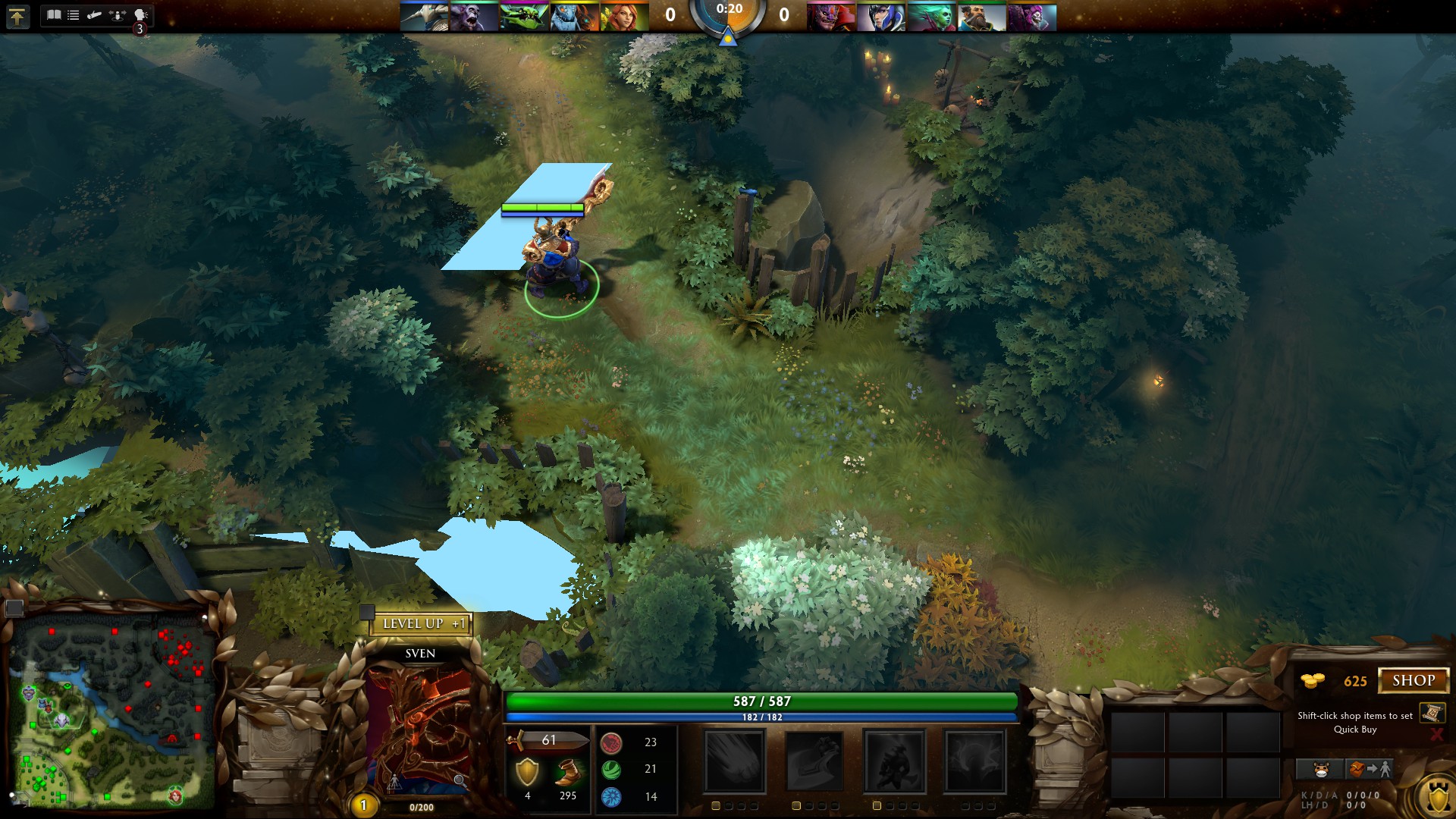Select Luna's portrait in the top bar
The width and height of the screenshot is (1456, 819).
tap(880, 17)
